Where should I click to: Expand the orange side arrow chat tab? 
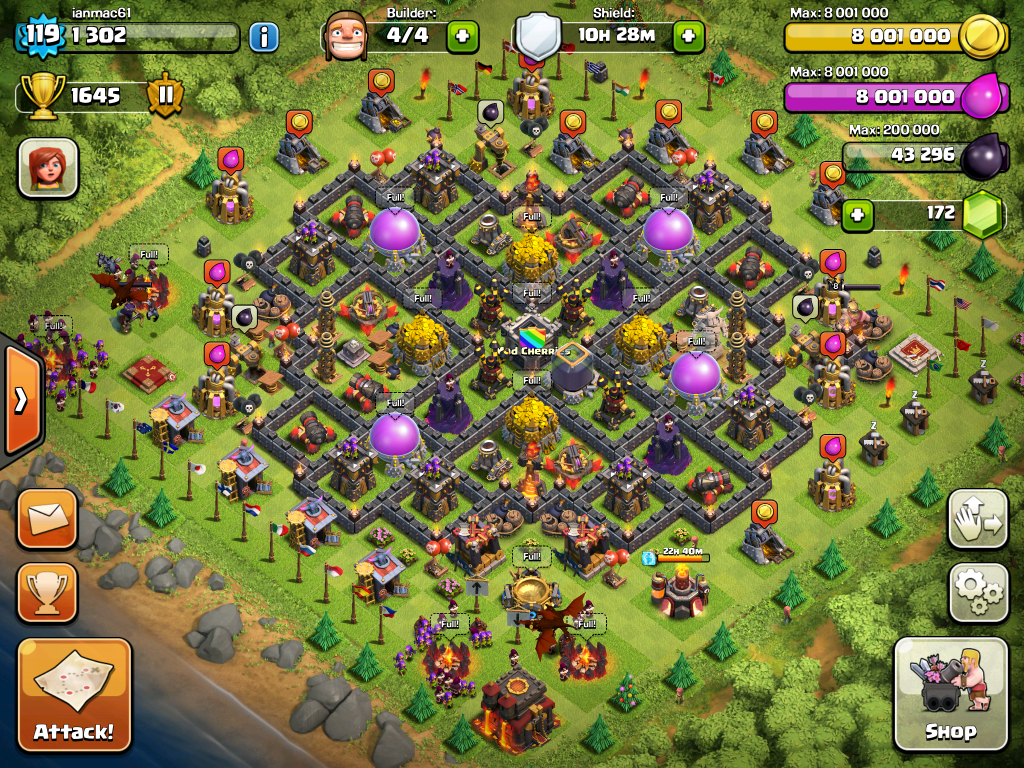pyautogui.click(x=20, y=399)
